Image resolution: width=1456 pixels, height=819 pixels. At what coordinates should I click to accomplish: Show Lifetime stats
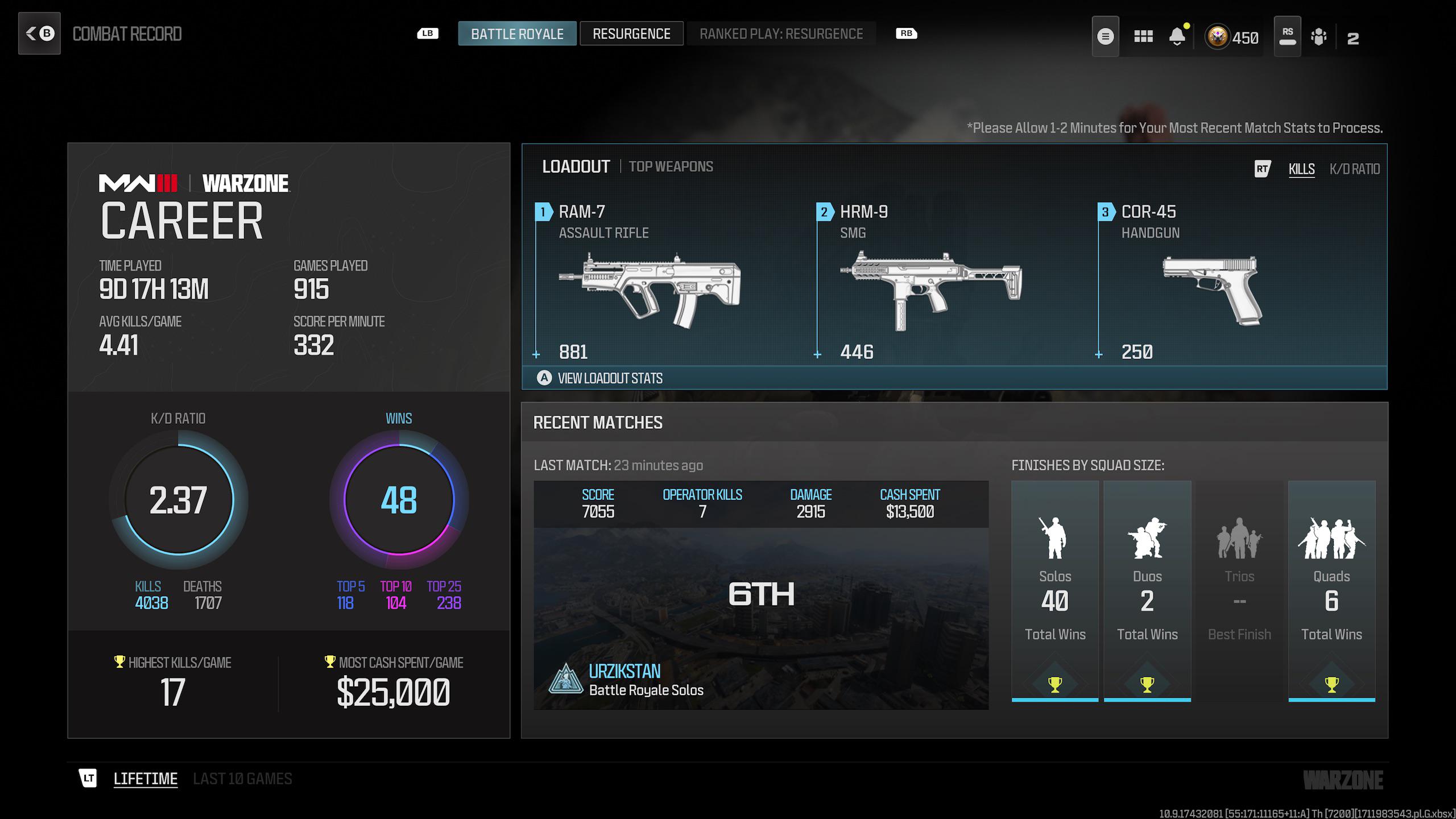pos(145,779)
